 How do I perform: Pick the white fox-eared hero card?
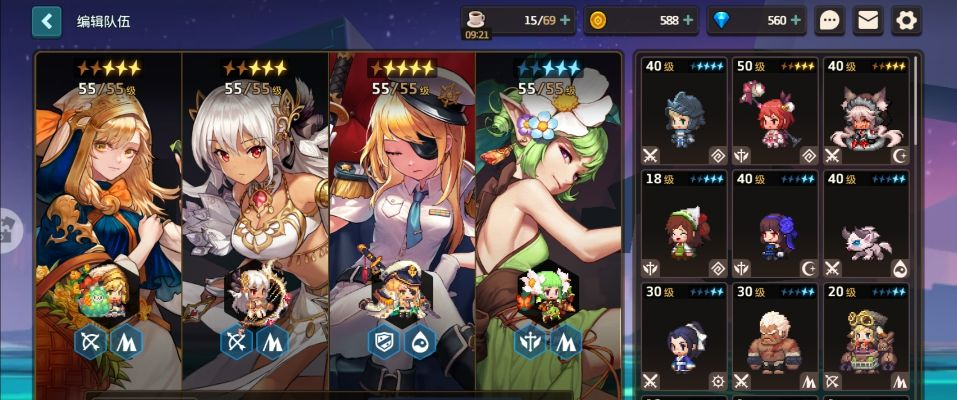click(866, 111)
